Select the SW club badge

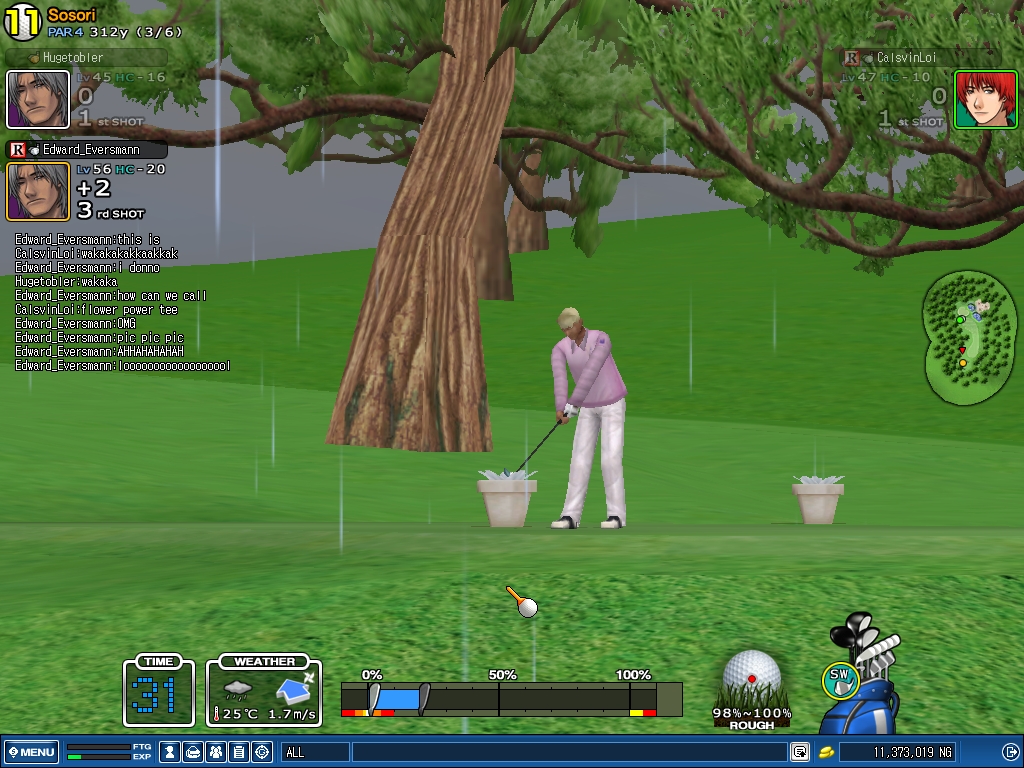click(840, 681)
